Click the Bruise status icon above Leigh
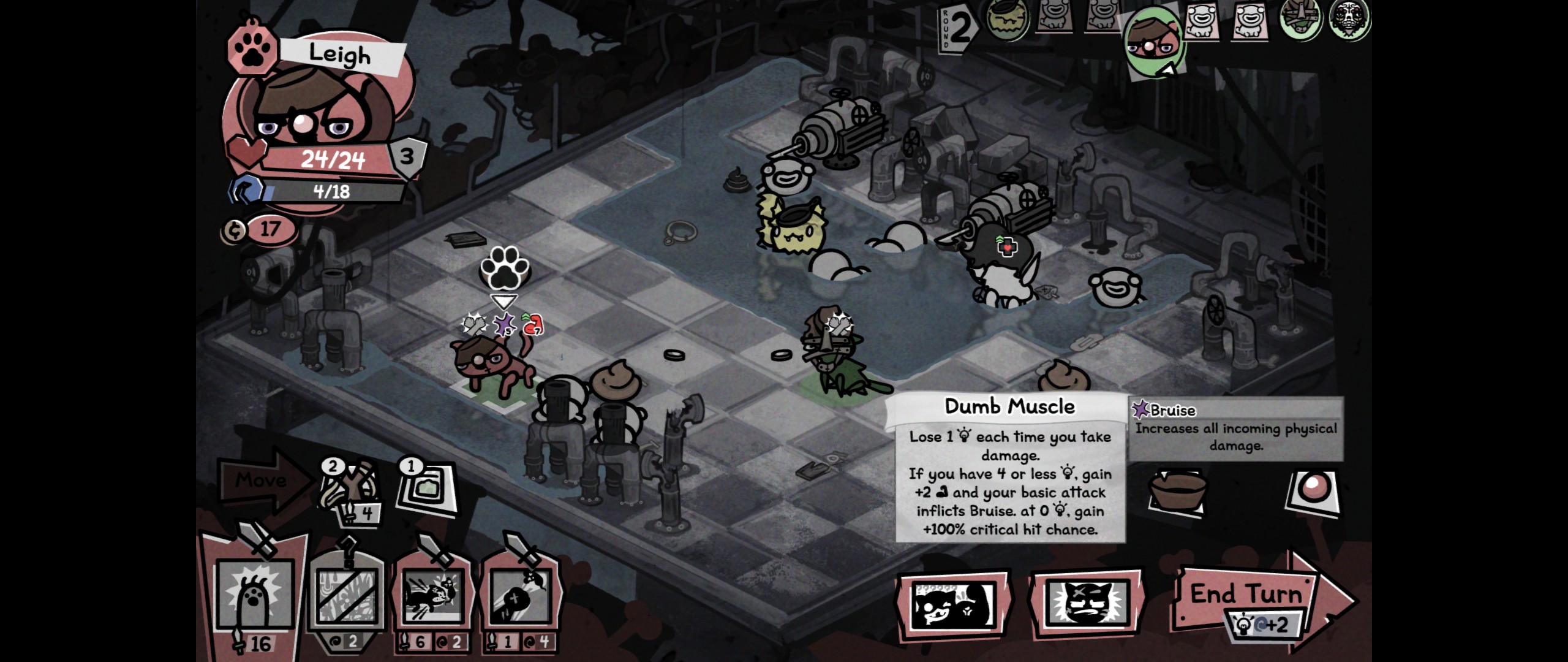This screenshot has height=662, width=1568. pos(505,325)
